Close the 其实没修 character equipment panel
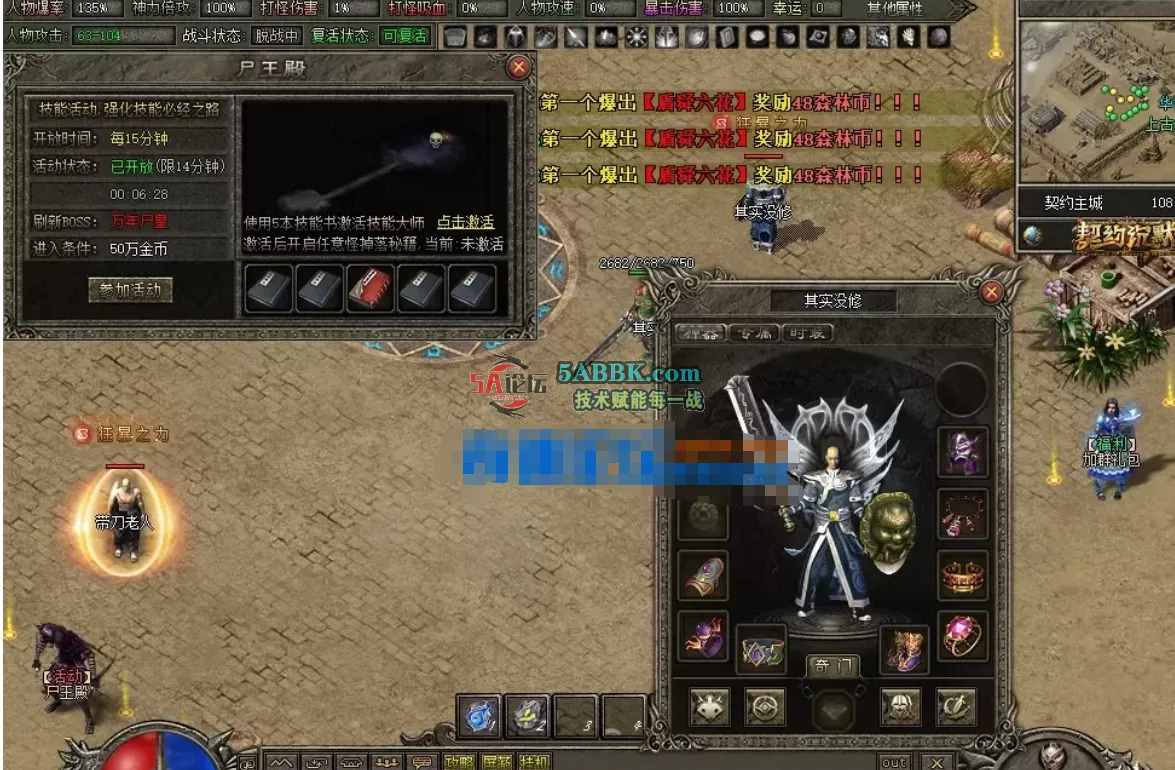 click(991, 292)
